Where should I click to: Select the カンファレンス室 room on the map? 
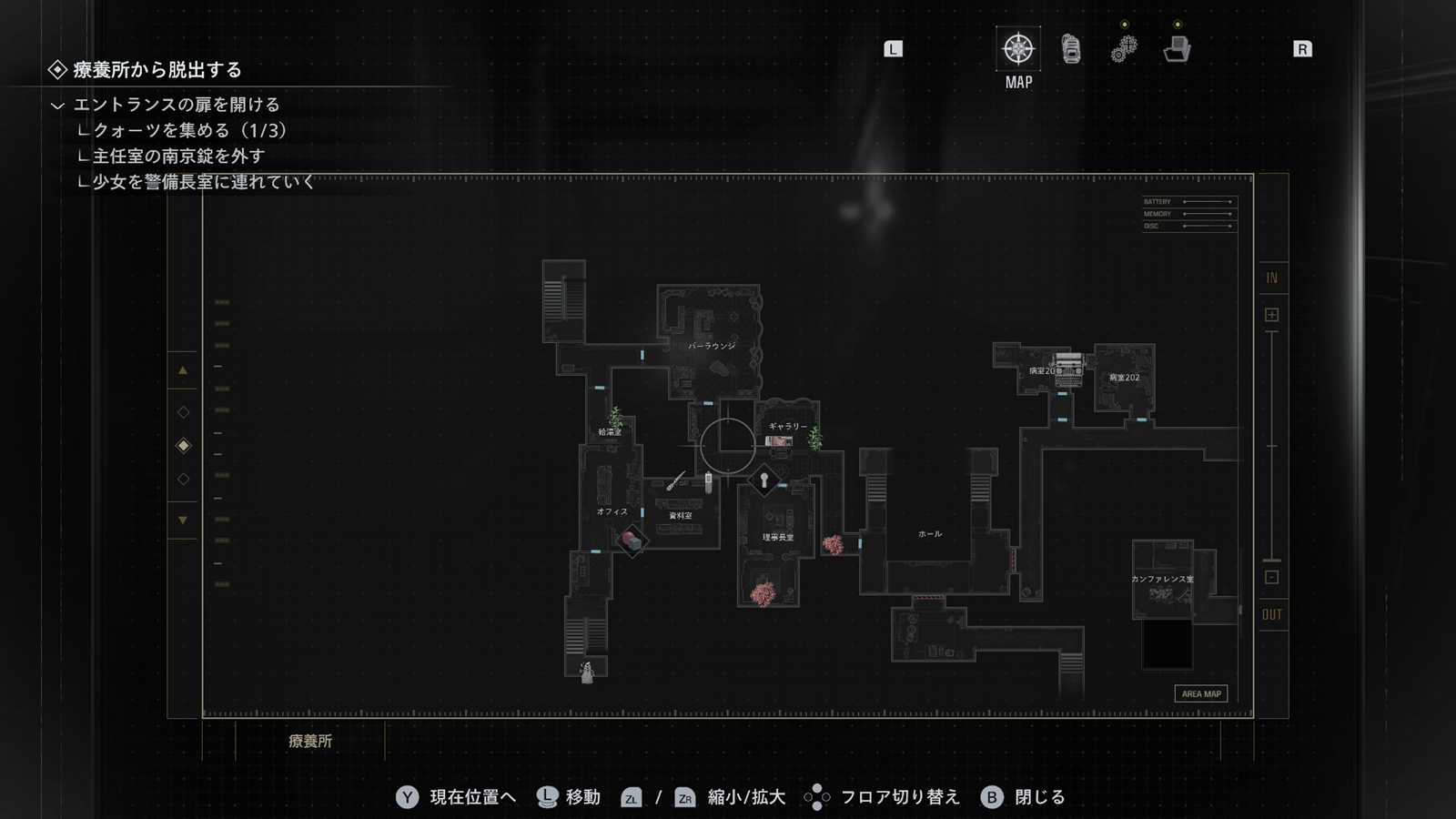click(x=1162, y=580)
